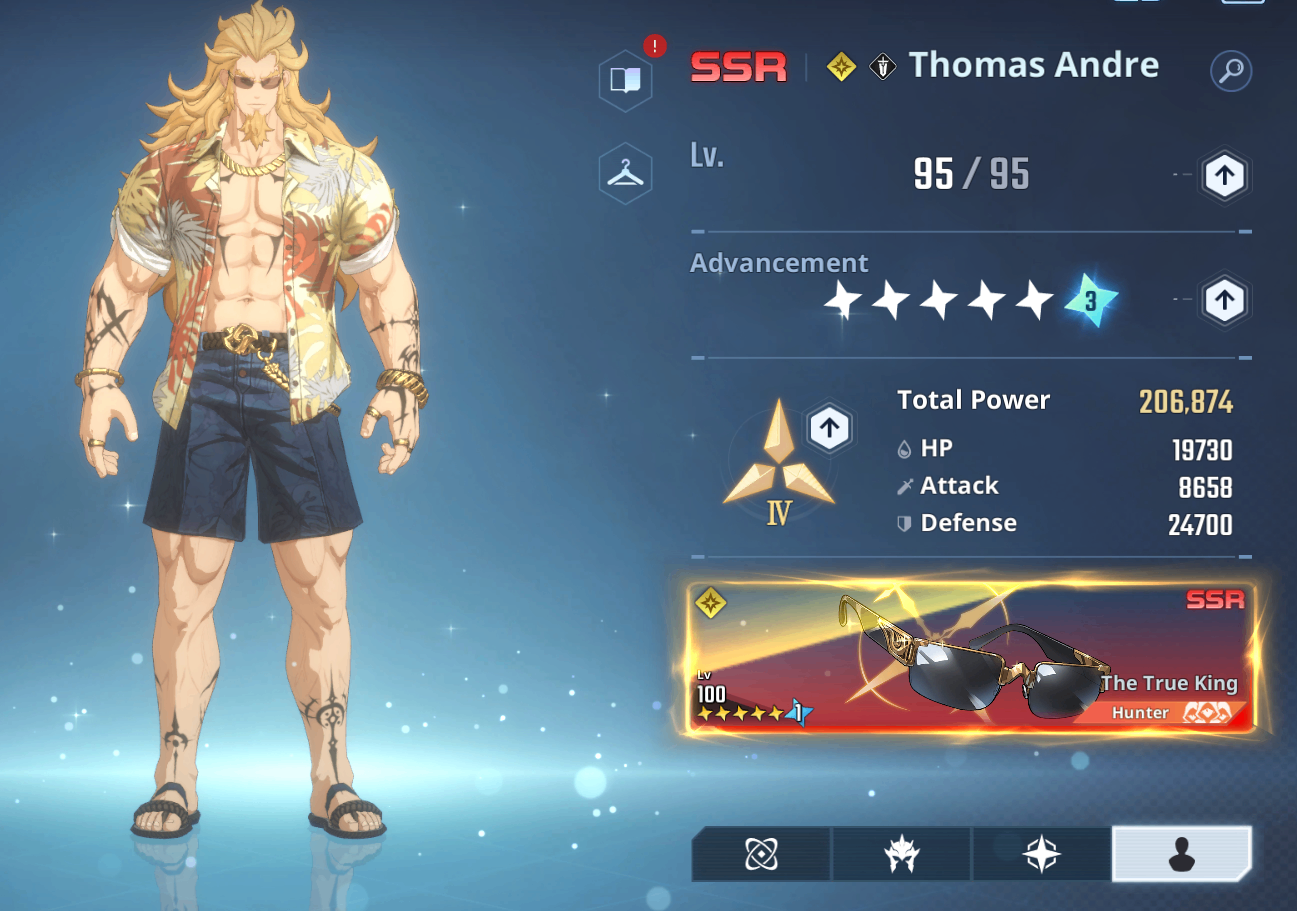
Task: Open the costume hanger icon
Action: pyautogui.click(x=625, y=174)
